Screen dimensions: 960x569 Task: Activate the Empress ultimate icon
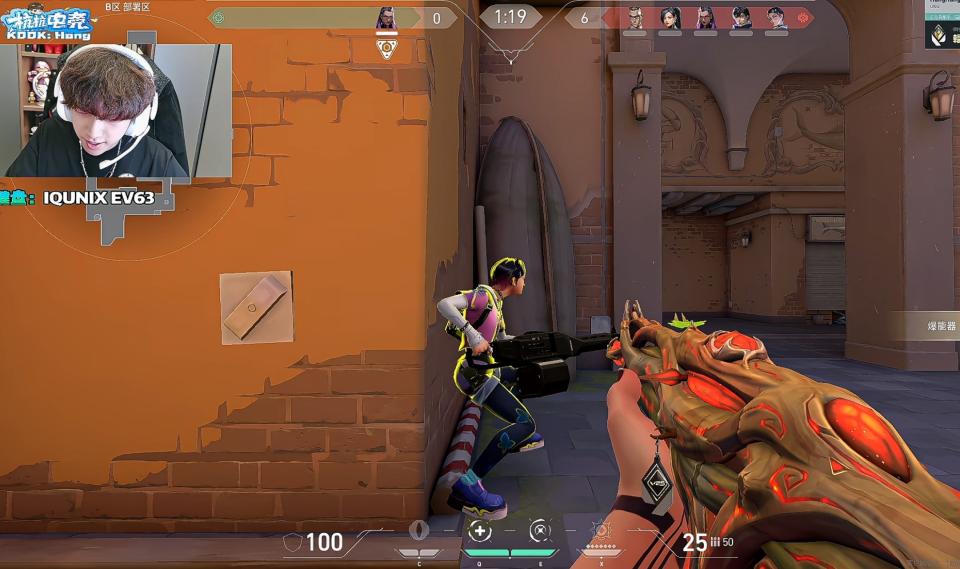point(600,531)
